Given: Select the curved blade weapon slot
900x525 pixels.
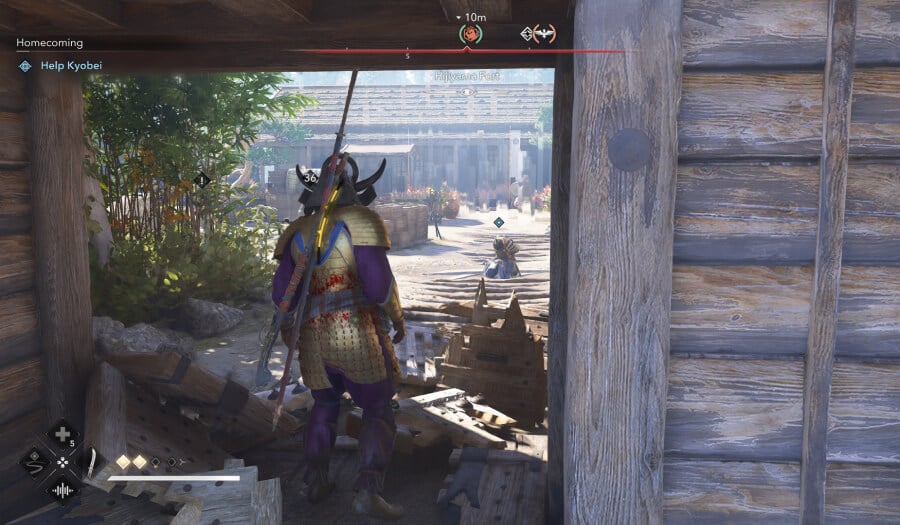Looking at the screenshot, I should 90,463.
